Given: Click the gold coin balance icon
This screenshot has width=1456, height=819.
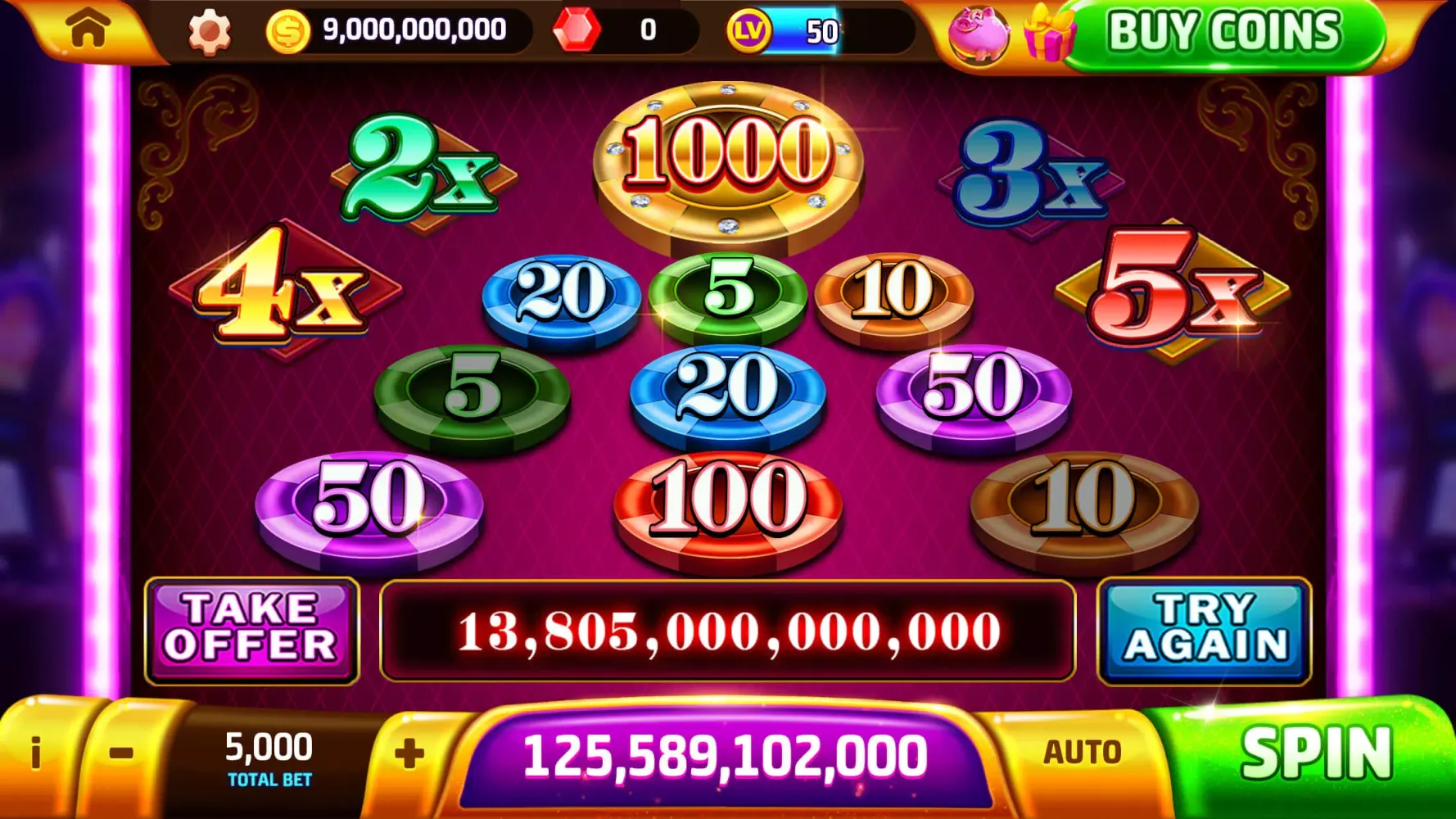Looking at the screenshot, I should pyautogui.click(x=288, y=31).
